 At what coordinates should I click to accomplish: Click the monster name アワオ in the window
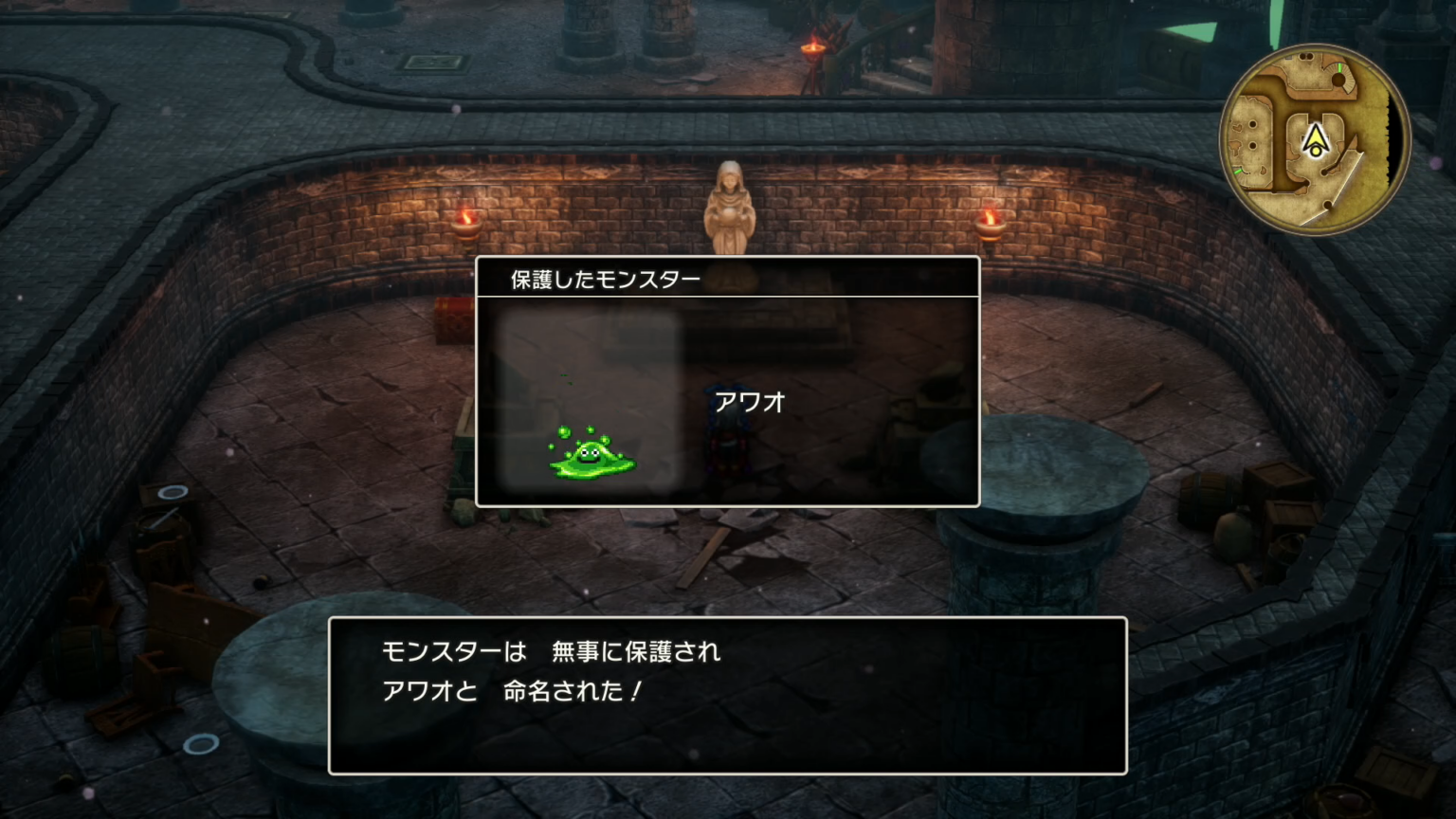752,403
